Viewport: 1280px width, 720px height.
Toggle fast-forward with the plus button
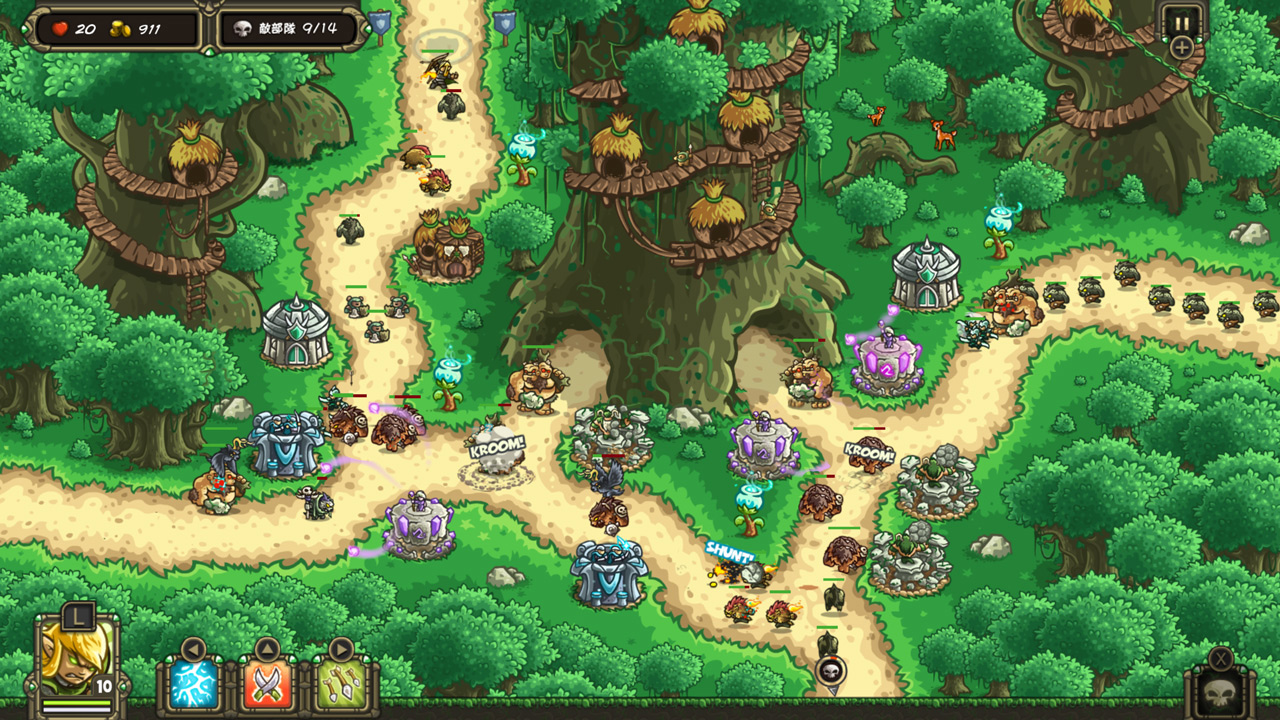(1181, 46)
